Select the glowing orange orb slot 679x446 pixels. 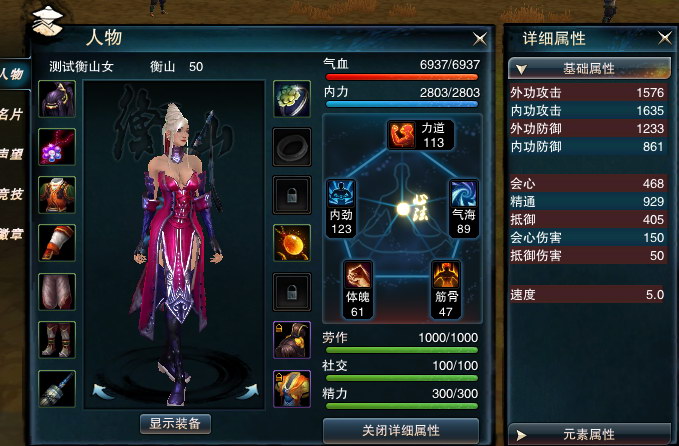pyautogui.click(x=291, y=242)
